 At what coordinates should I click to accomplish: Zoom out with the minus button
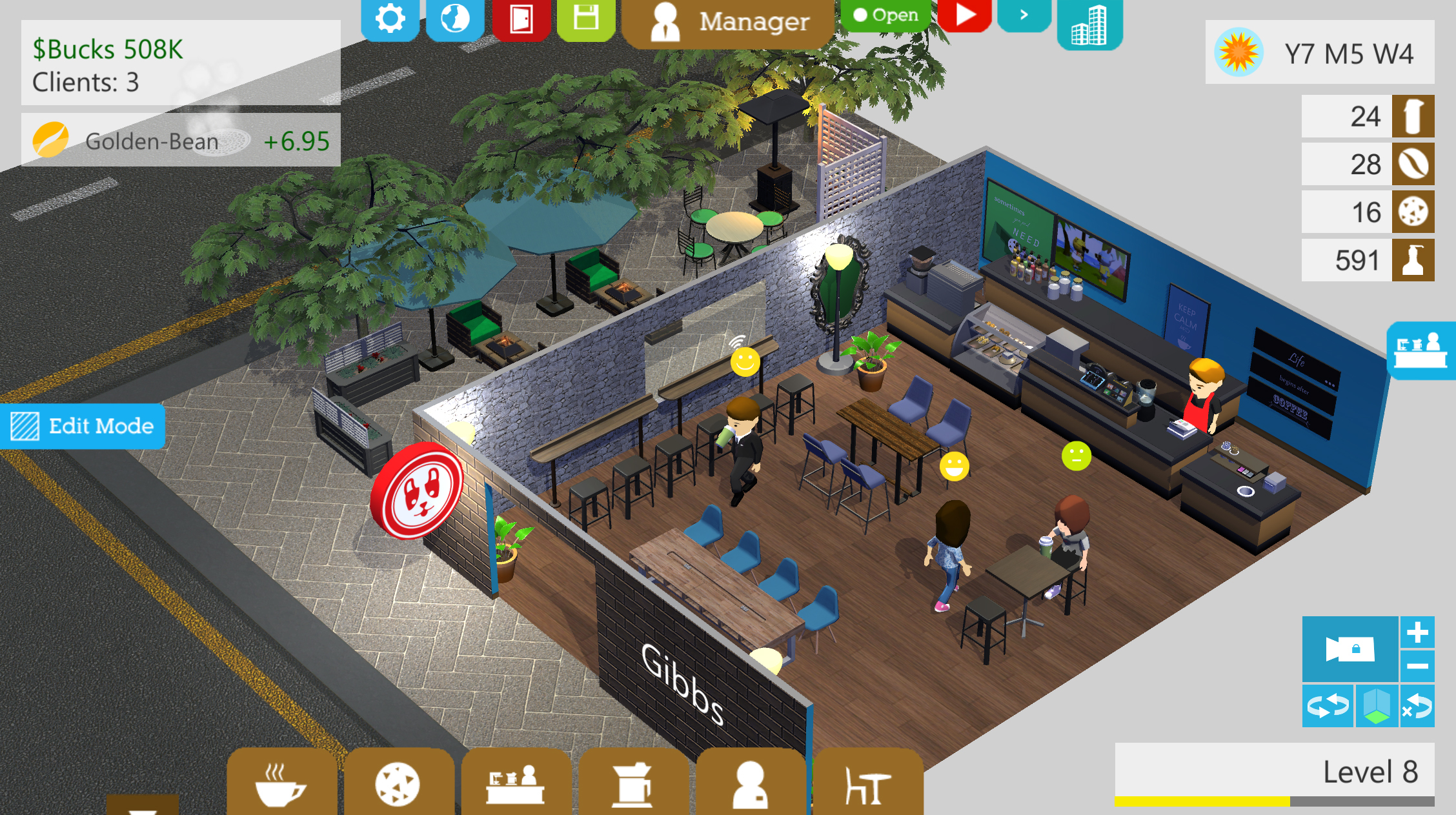[1417, 666]
